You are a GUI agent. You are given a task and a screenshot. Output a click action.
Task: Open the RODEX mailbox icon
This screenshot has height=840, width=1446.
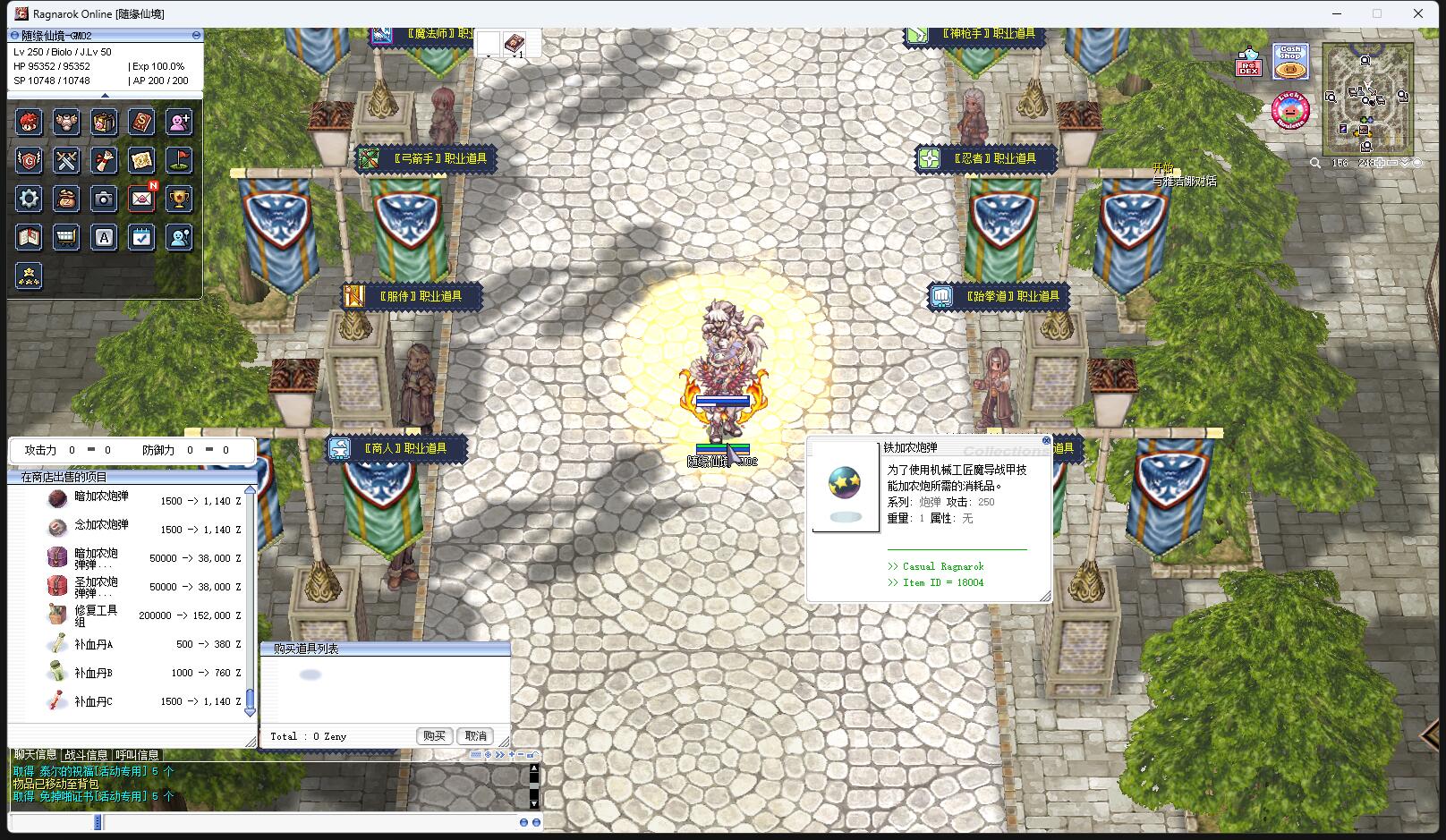(1248, 63)
